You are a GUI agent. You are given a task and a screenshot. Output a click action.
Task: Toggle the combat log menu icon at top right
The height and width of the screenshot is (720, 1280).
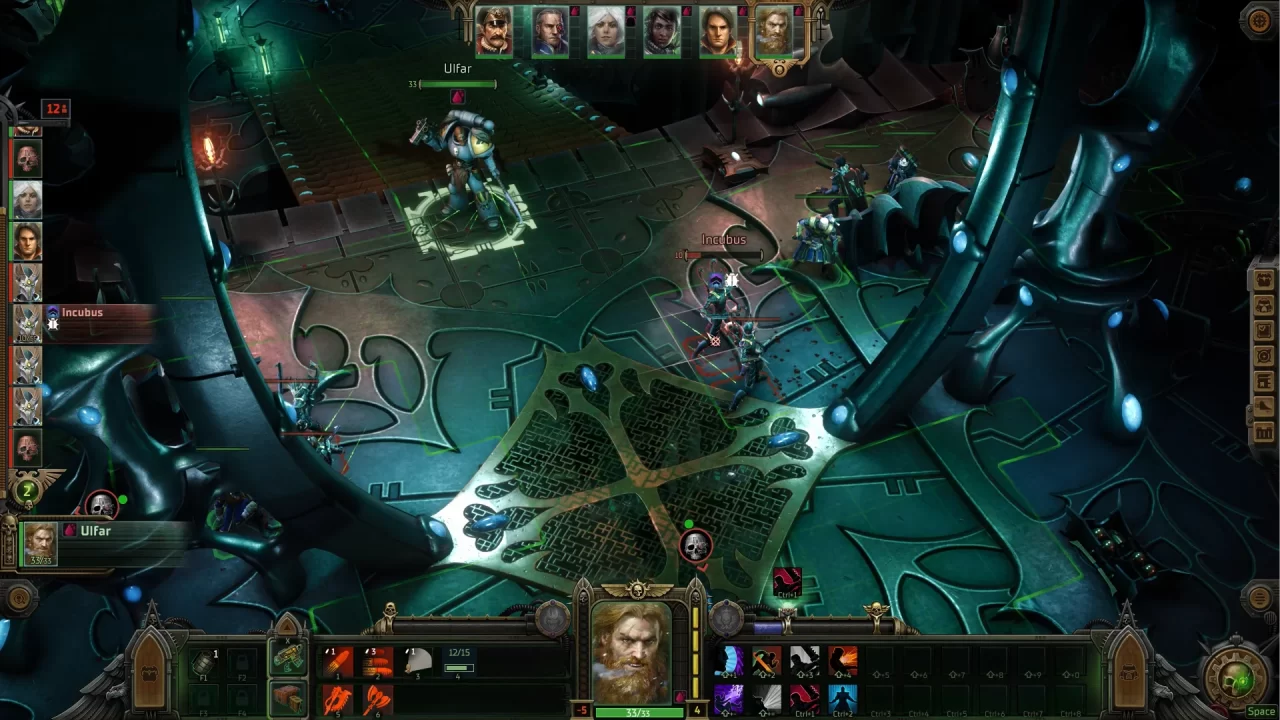(x=1258, y=22)
